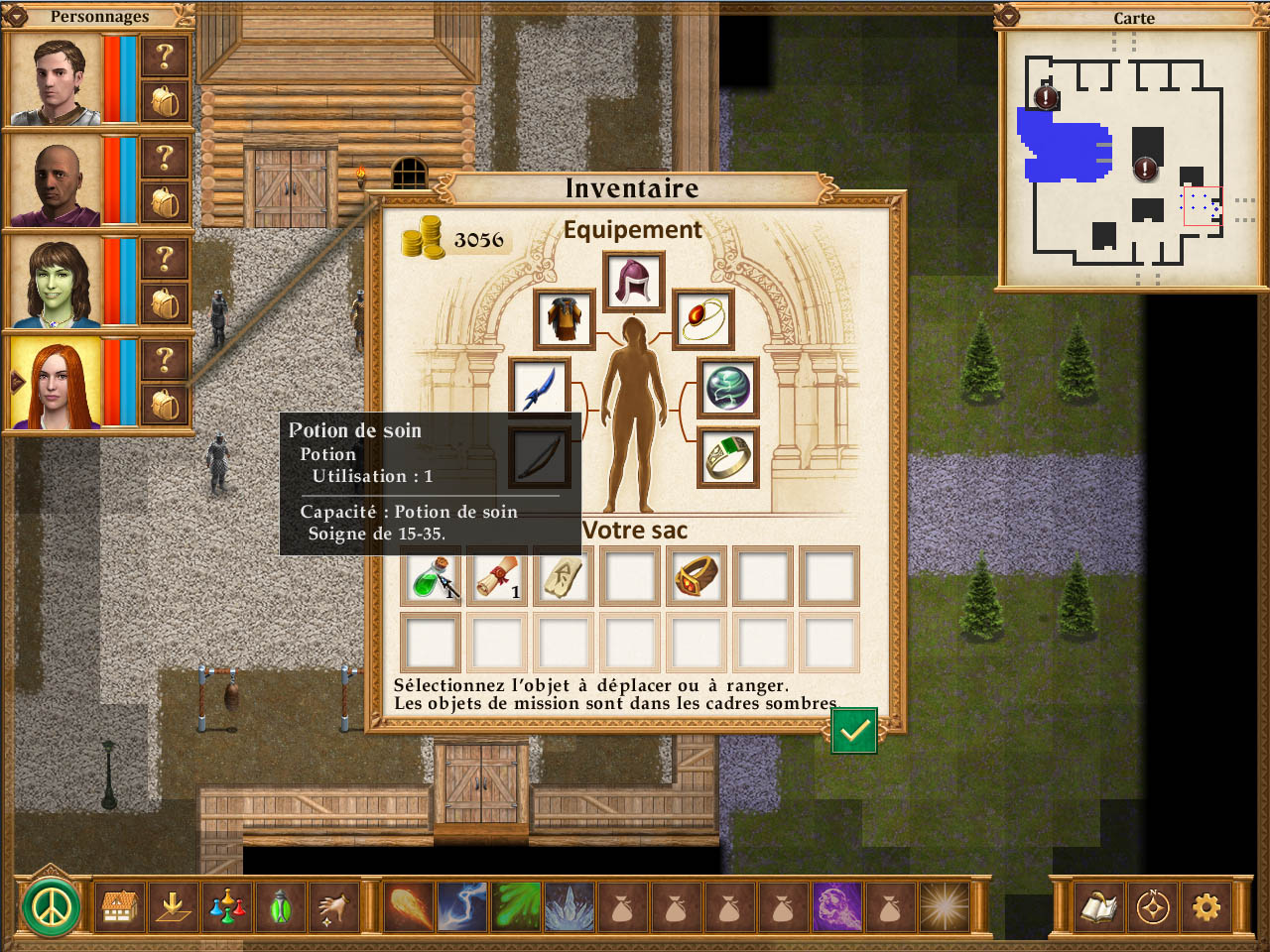Open the first character's question mark info
Screen dimensions: 1270x952
(x=165, y=57)
